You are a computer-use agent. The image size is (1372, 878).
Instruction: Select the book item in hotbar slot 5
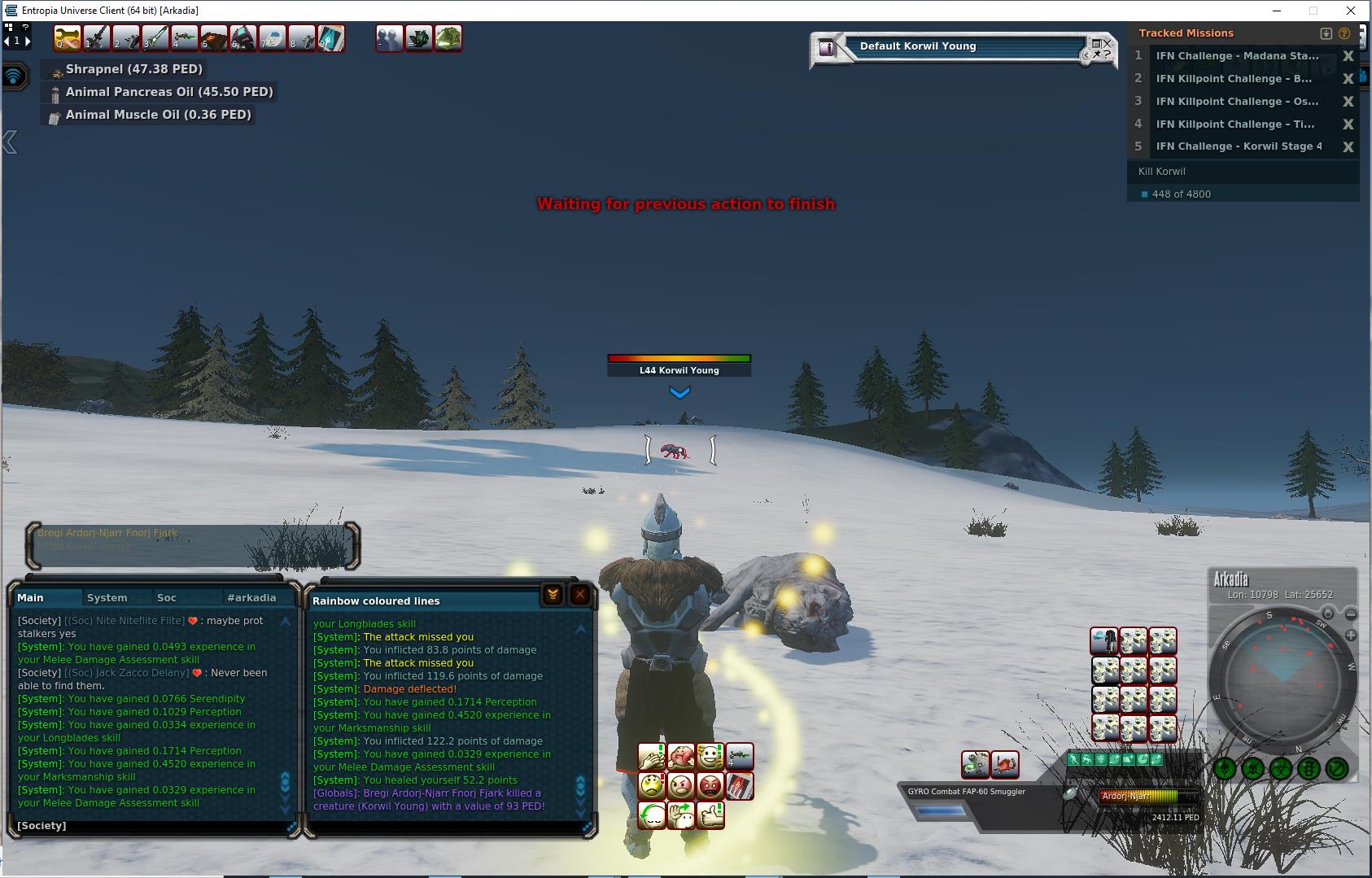point(214,38)
